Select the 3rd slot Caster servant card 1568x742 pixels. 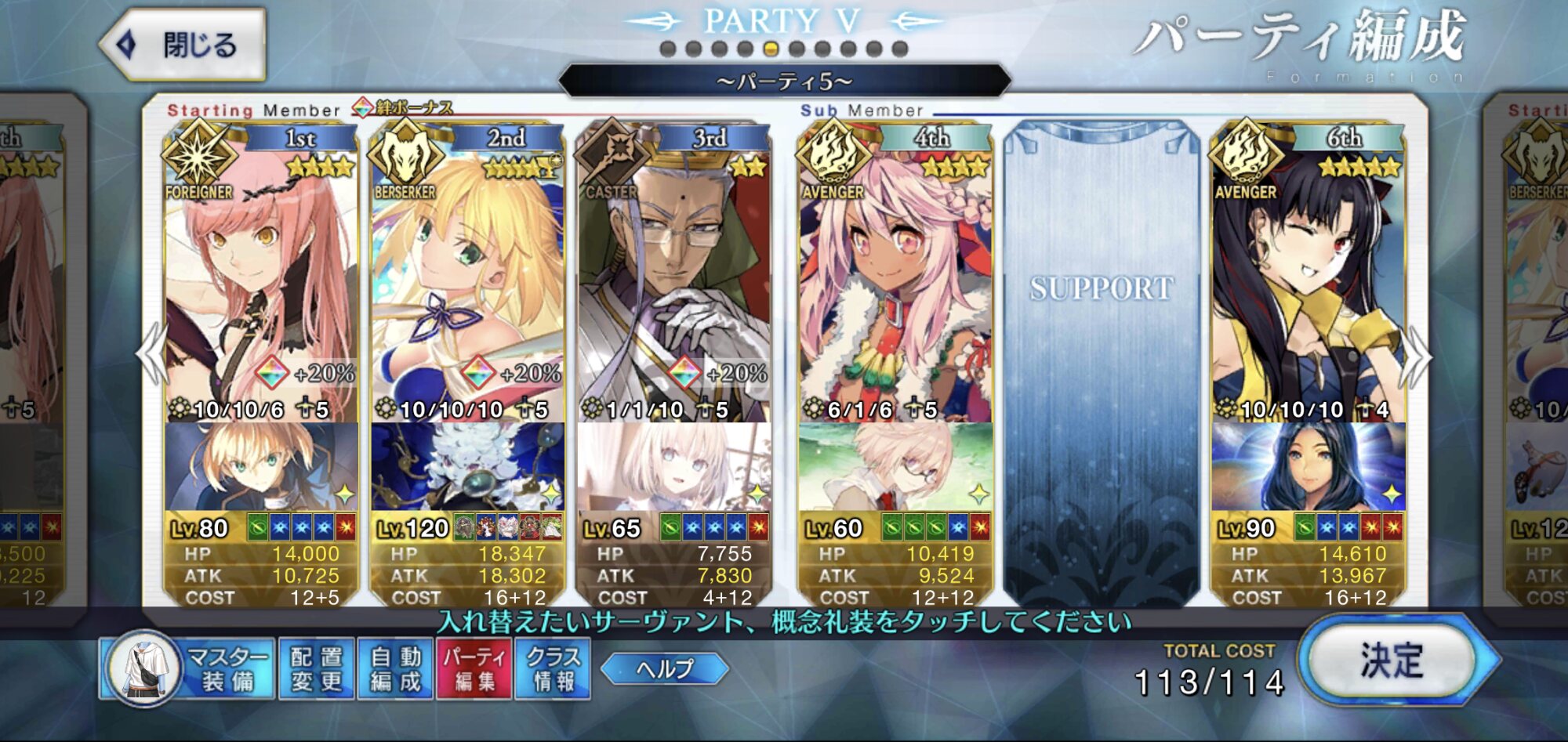674,282
